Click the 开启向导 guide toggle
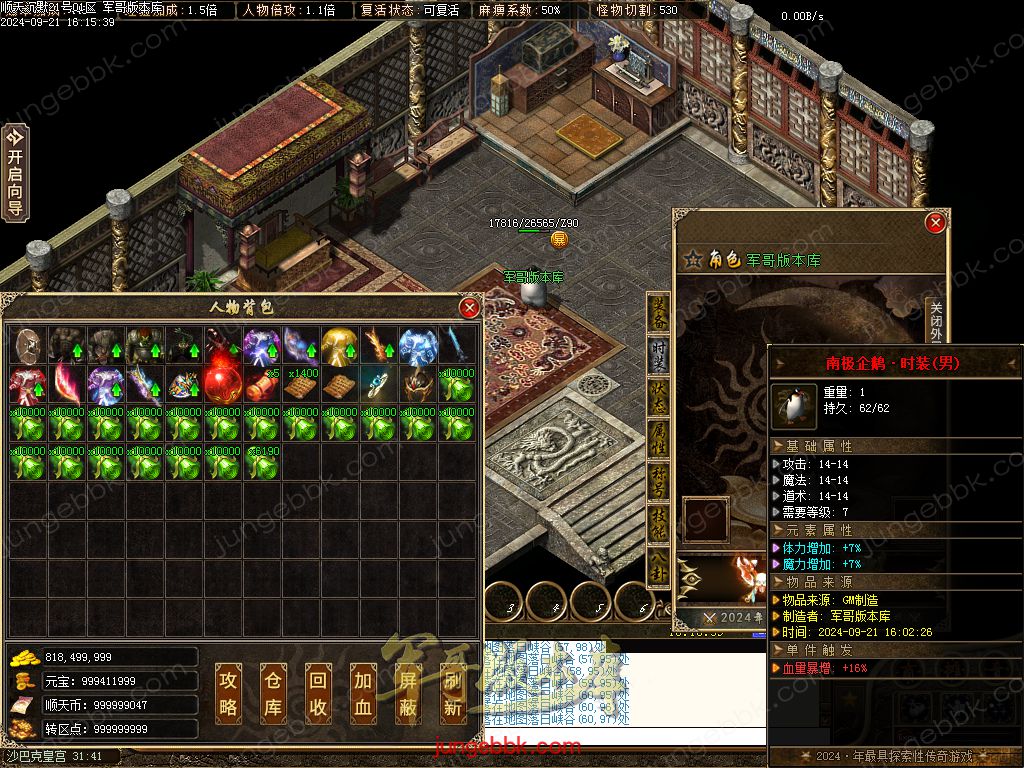The width and height of the screenshot is (1024, 768). click(15, 172)
